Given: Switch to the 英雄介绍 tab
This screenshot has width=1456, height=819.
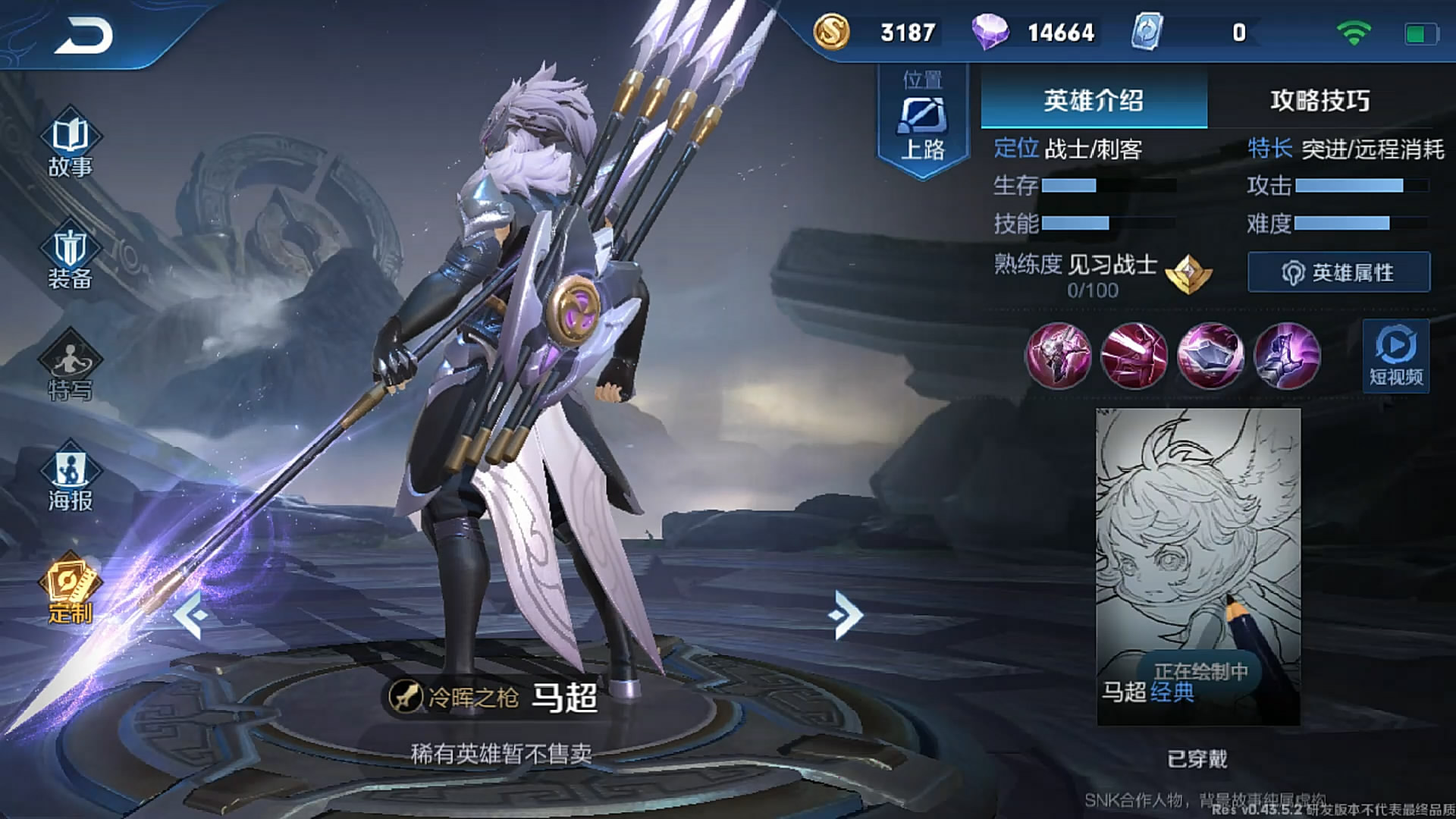Looking at the screenshot, I should [x=1093, y=100].
